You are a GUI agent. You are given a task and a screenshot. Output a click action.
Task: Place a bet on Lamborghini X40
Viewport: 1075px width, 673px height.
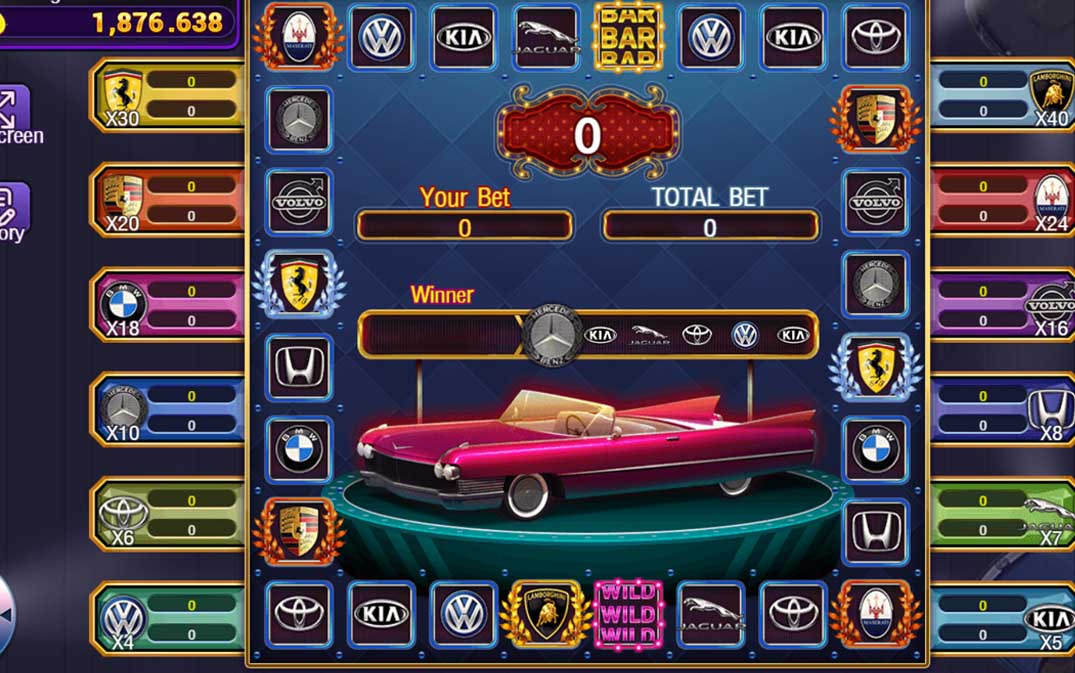coord(1000,96)
